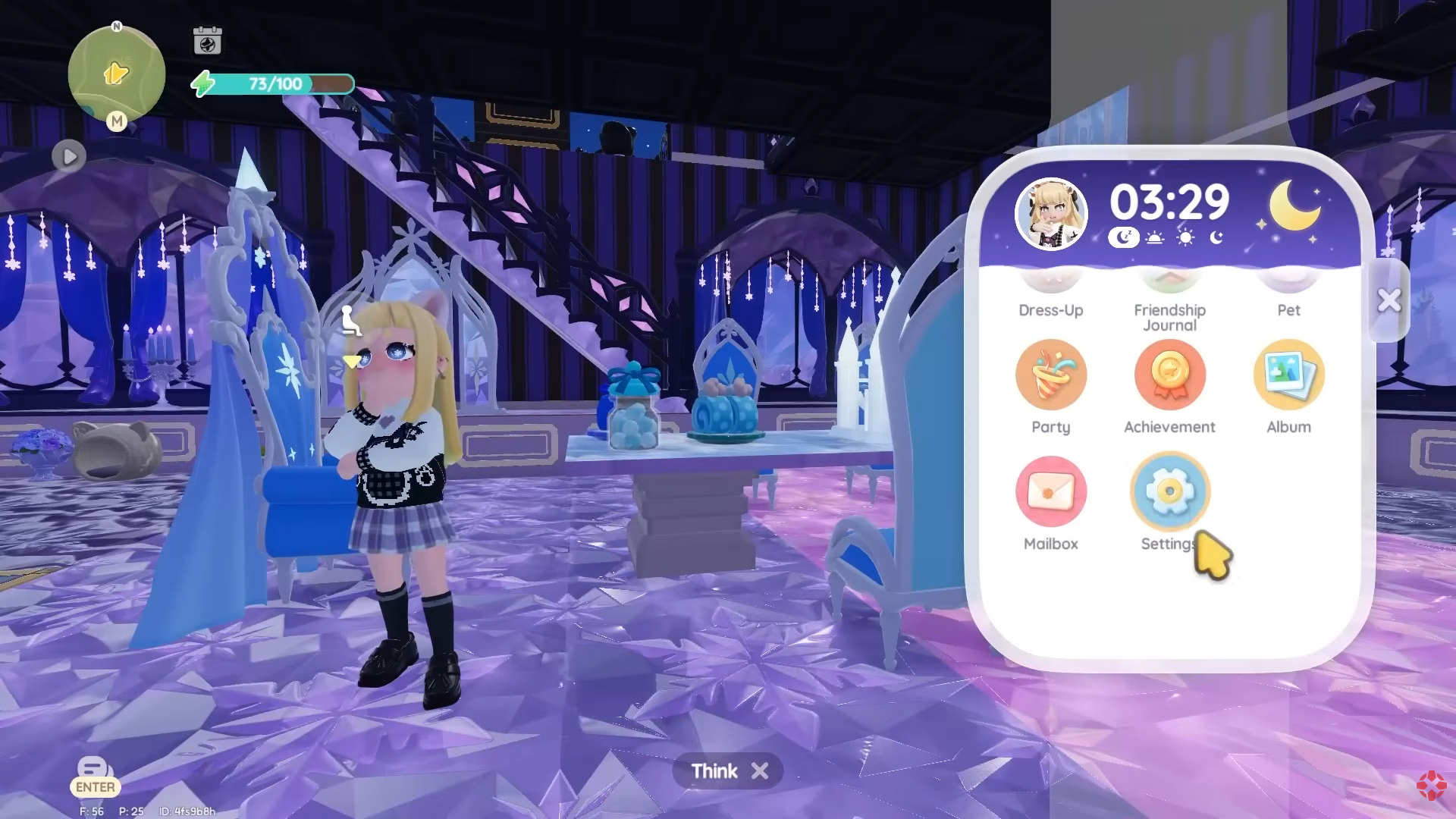Click the player avatar portrait
This screenshot has height=819, width=1456.
coord(1050,215)
